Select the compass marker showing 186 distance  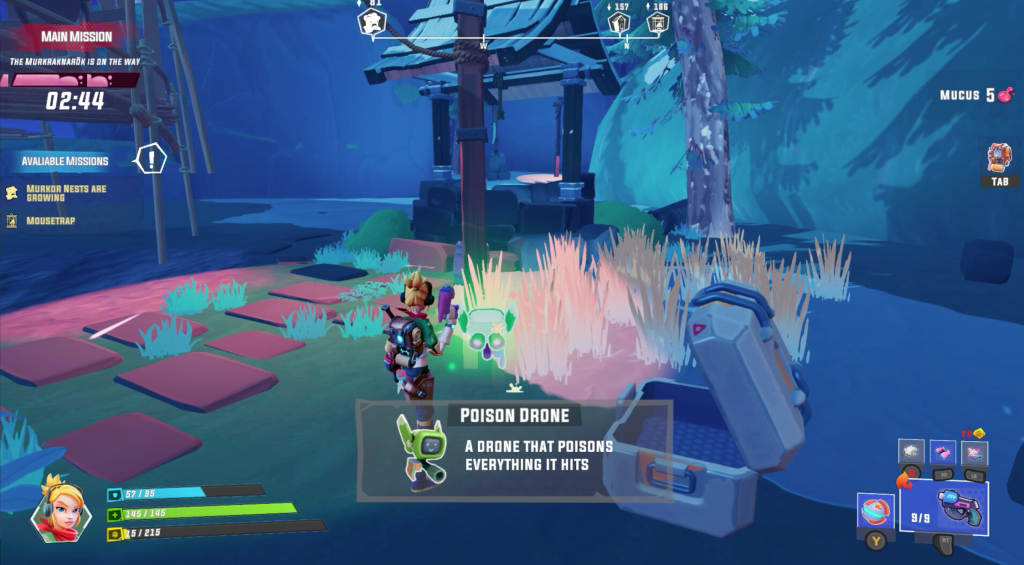tap(657, 21)
